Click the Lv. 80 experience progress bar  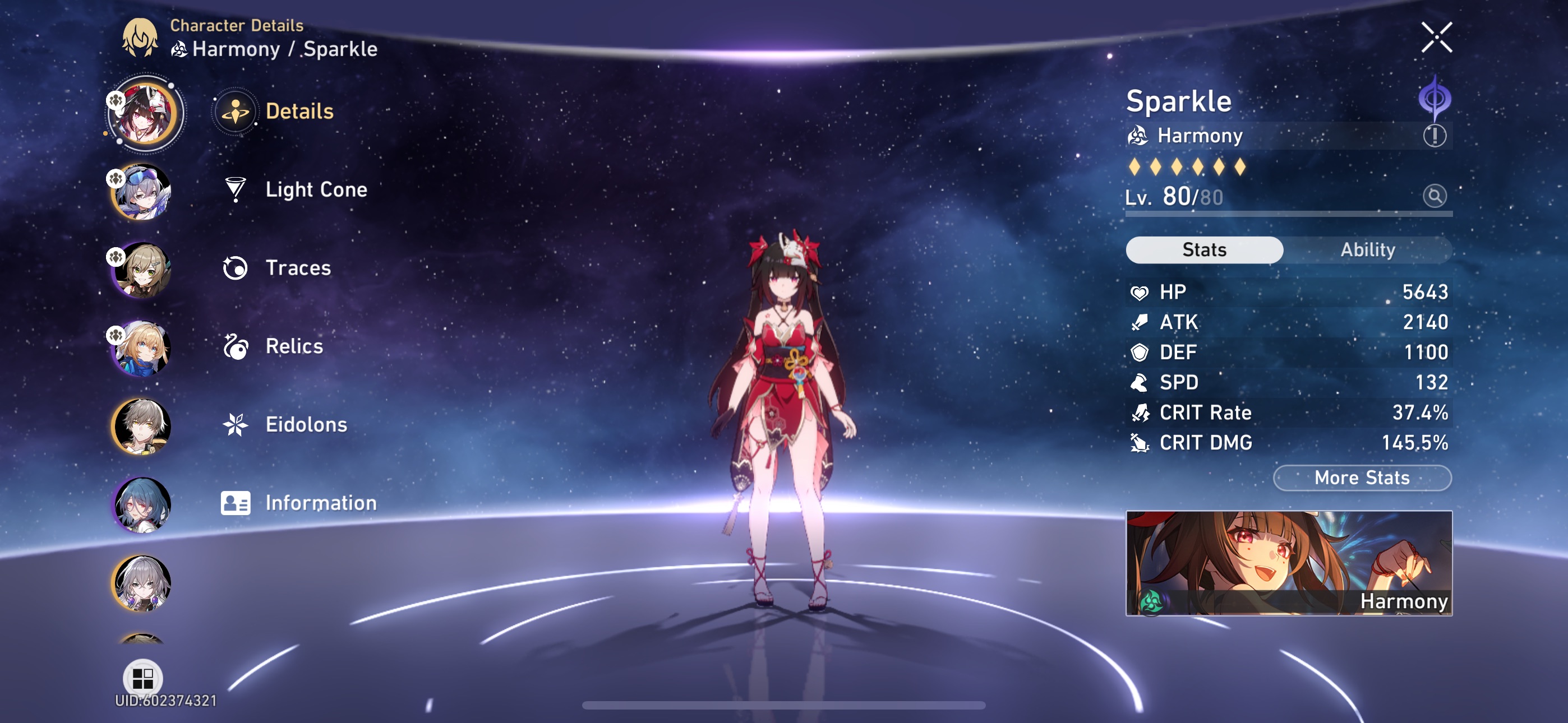click(1284, 214)
